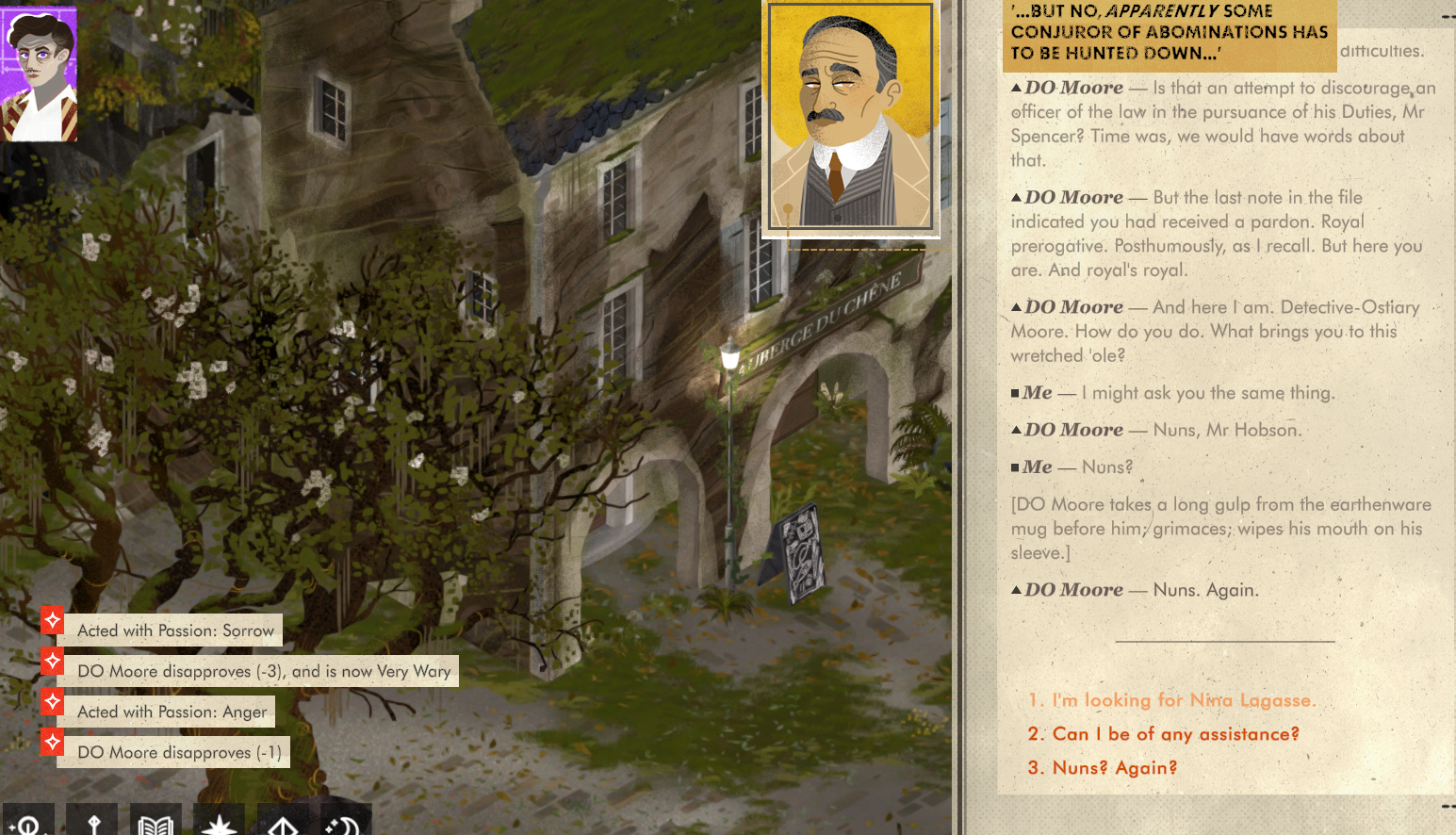
Task: Click the "now Very Wary" disapproval notification
Action: pos(264,671)
